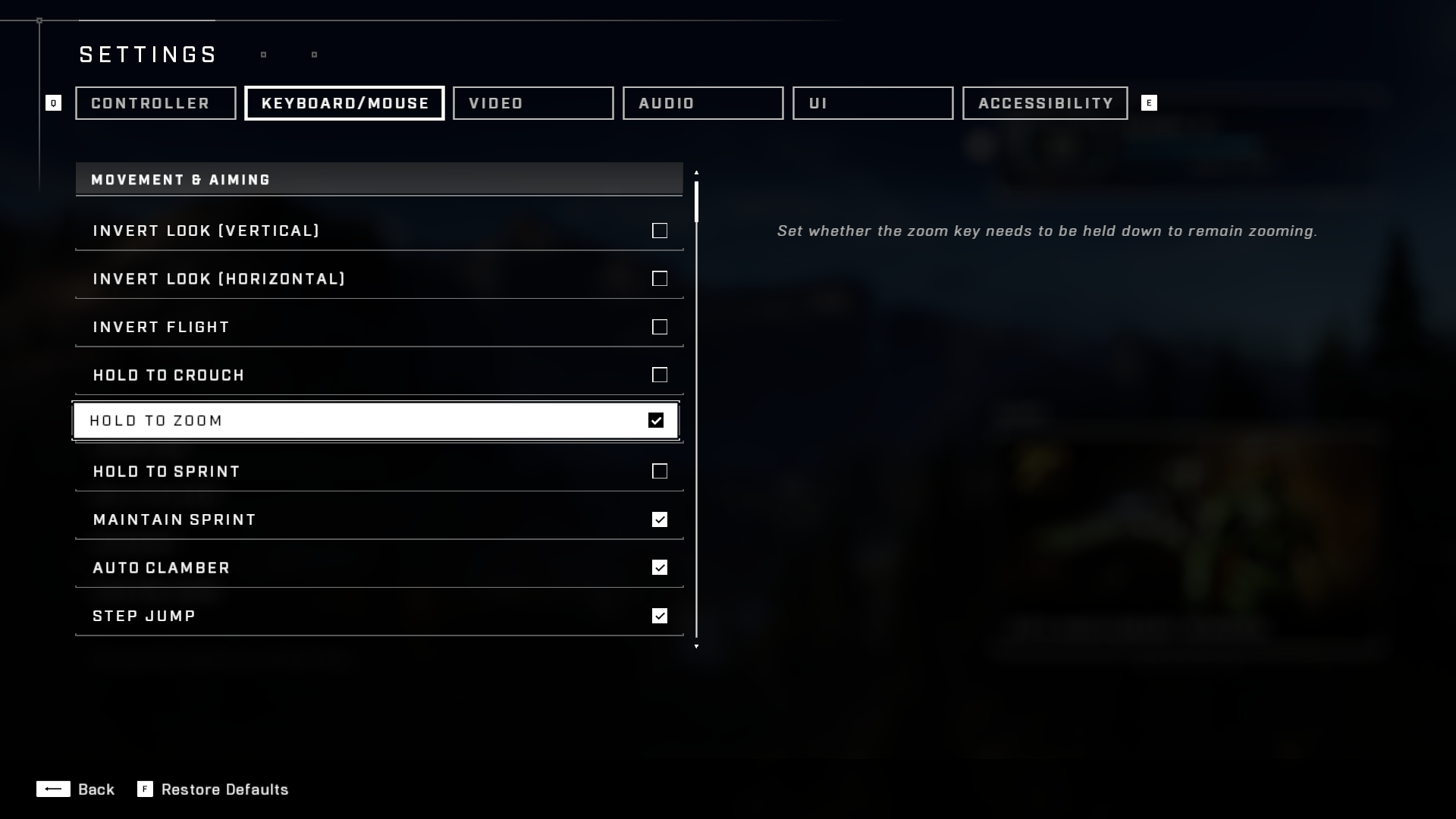Screen dimensions: 1456x819
Task: Toggle the Invert Flight checkbox
Action: [659, 327]
